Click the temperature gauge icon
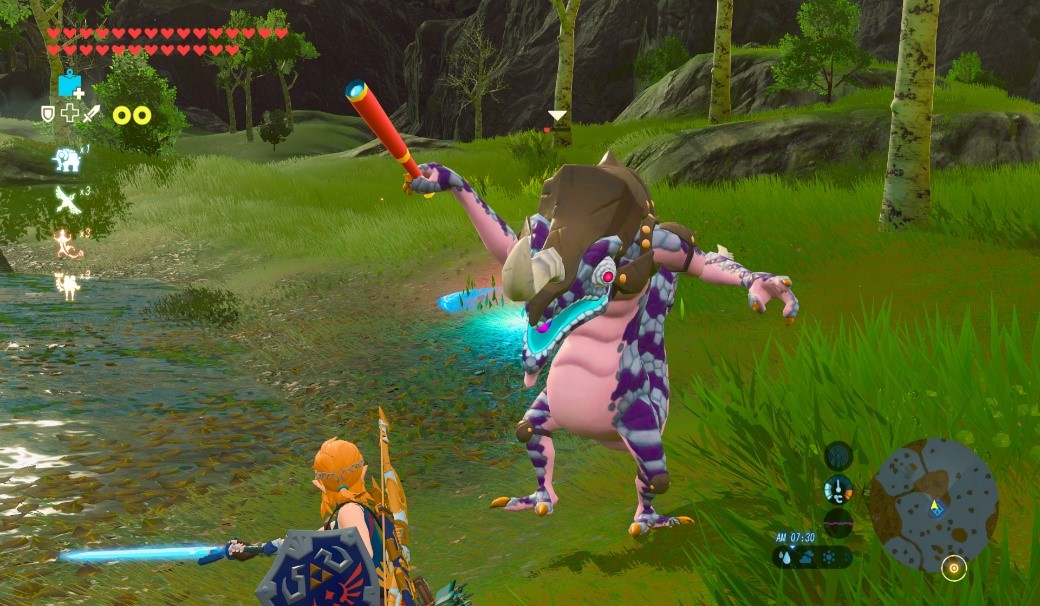1040x606 pixels. click(x=838, y=490)
